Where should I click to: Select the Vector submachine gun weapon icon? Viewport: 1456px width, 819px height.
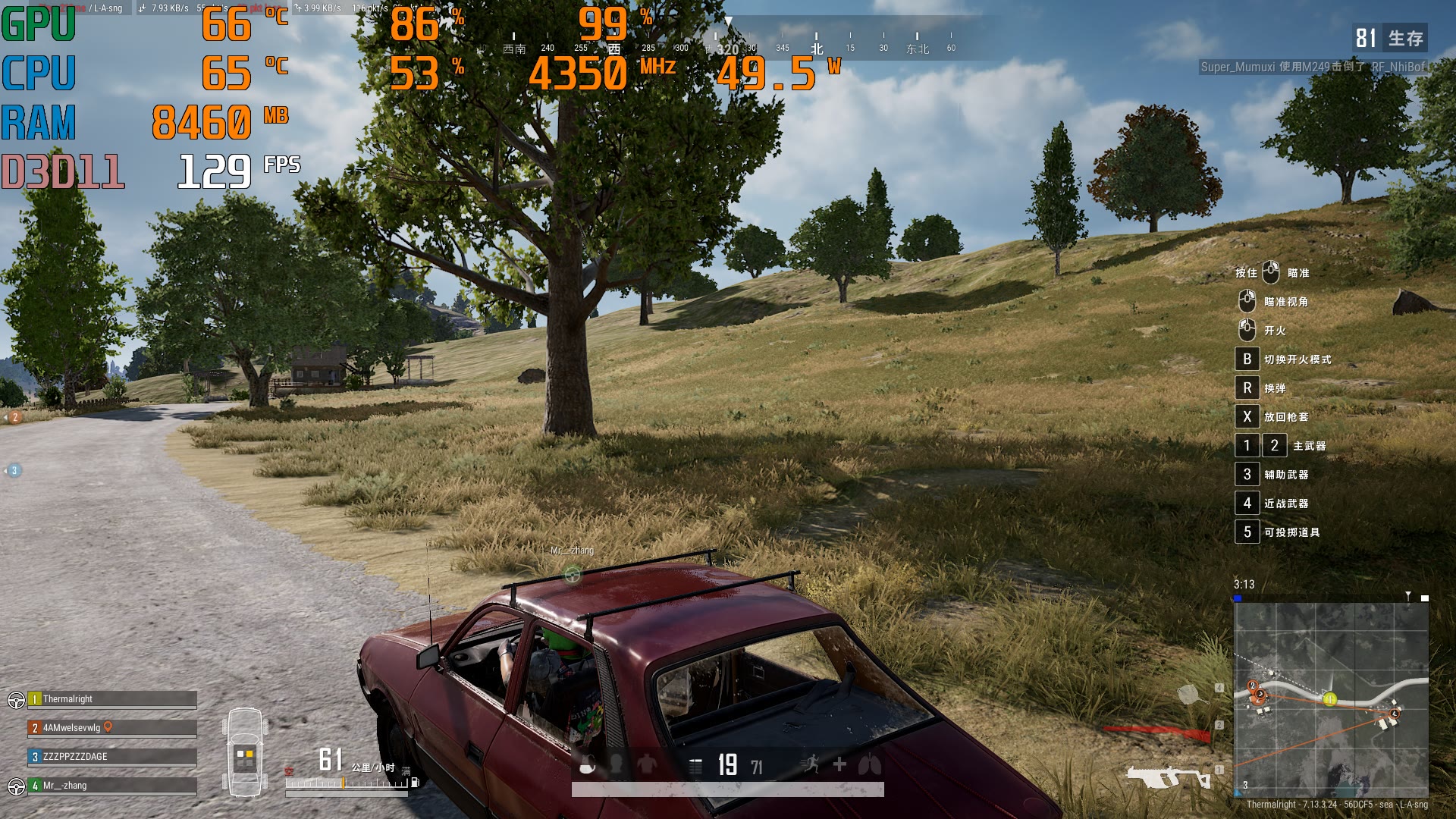coord(1168,777)
